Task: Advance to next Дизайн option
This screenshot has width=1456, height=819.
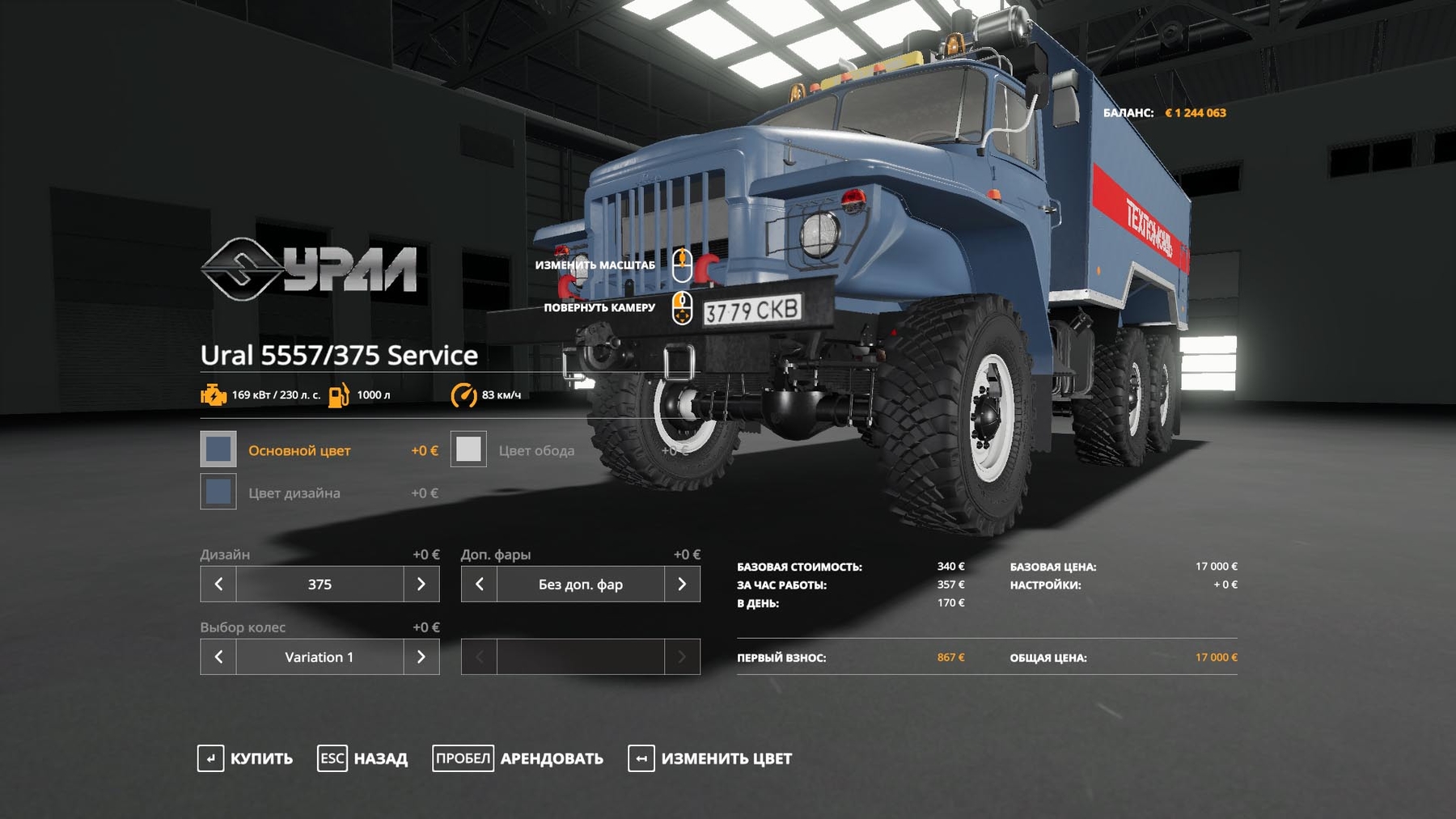Action: pos(421,584)
